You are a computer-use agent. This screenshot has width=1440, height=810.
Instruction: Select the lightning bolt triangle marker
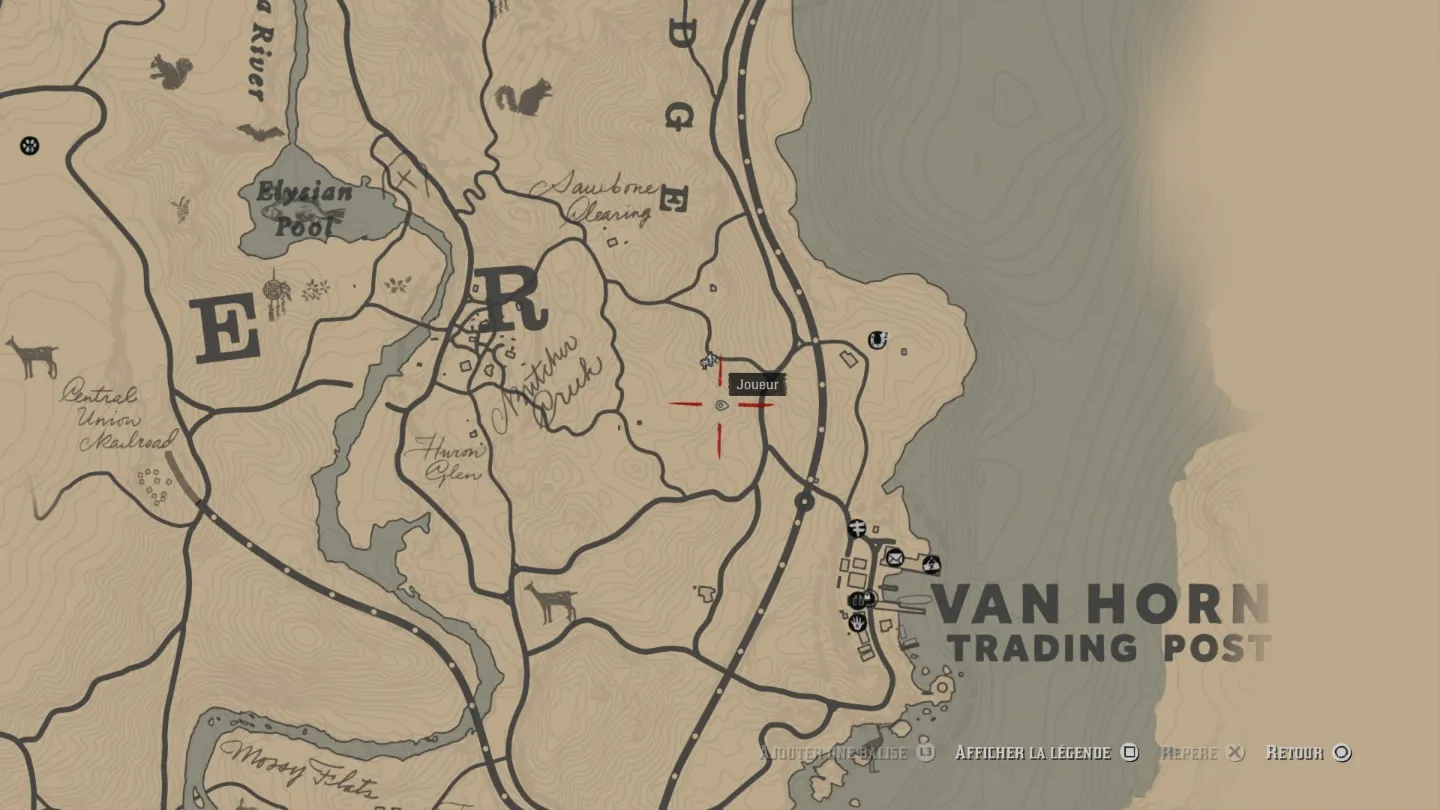[931, 564]
